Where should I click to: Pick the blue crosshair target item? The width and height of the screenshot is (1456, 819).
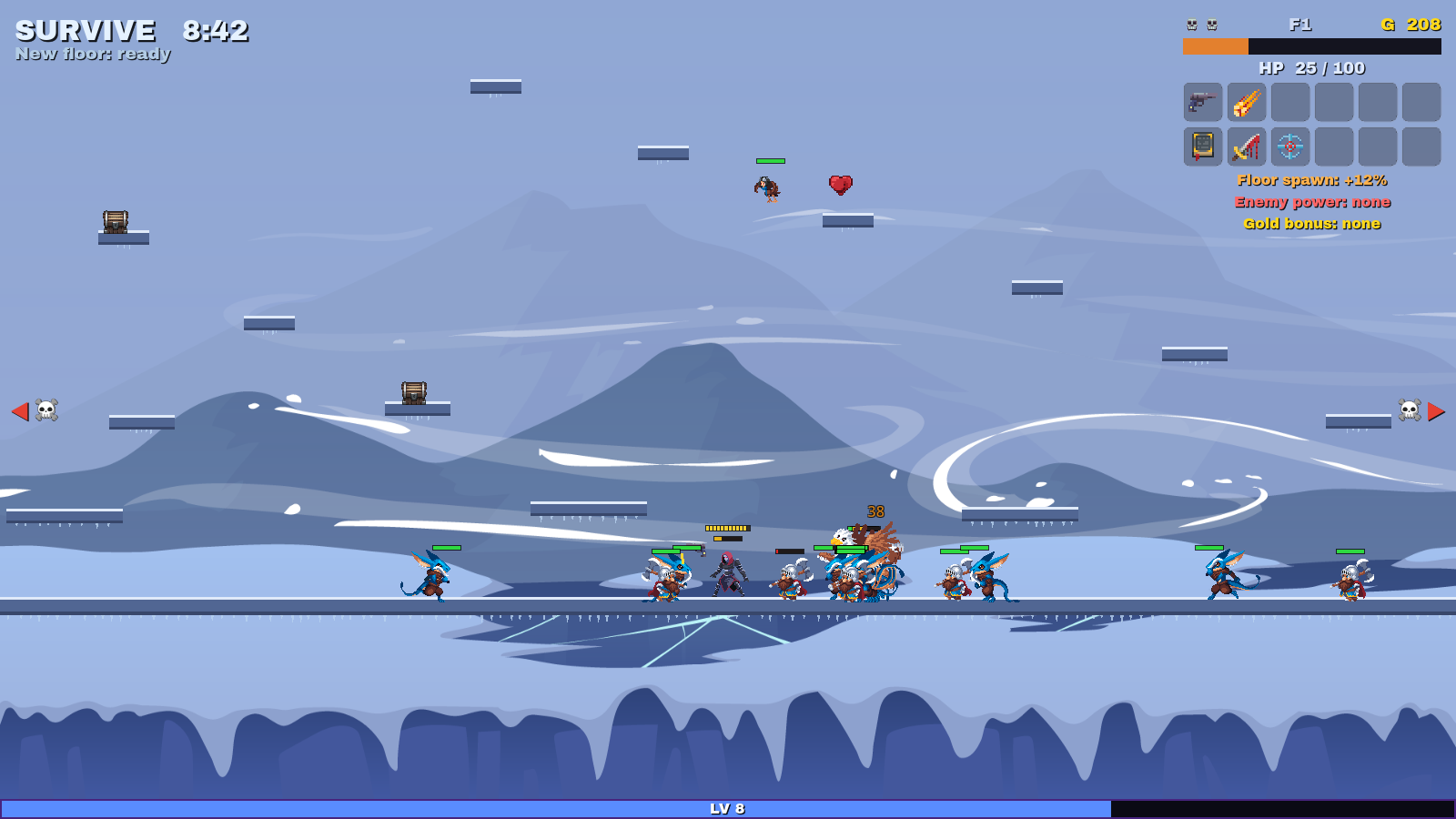click(1289, 146)
